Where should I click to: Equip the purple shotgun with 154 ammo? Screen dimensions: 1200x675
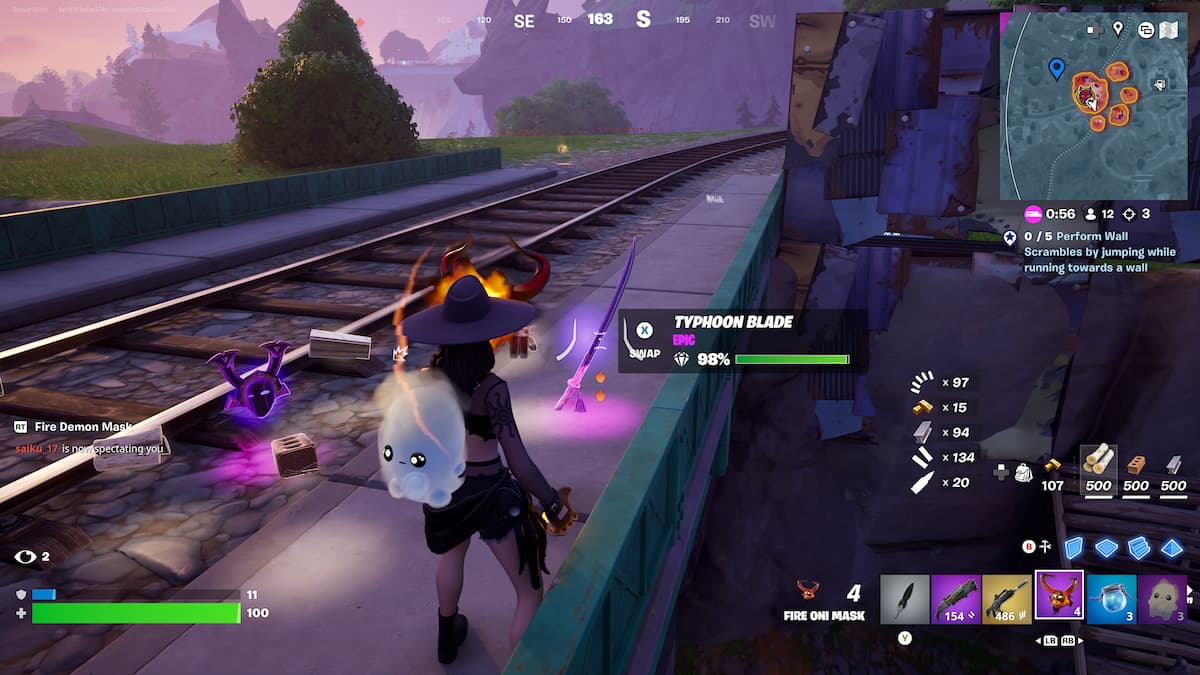click(956, 598)
